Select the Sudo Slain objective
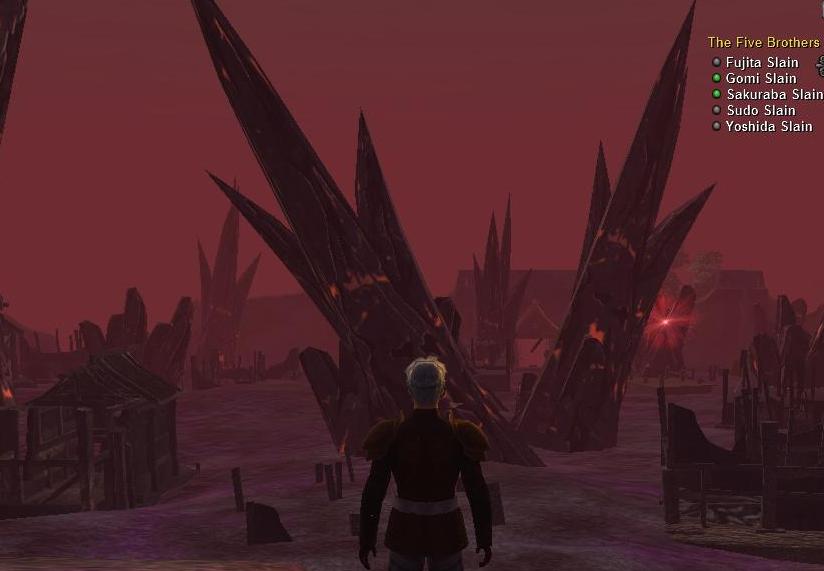This screenshot has height=571, width=824. click(x=761, y=110)
